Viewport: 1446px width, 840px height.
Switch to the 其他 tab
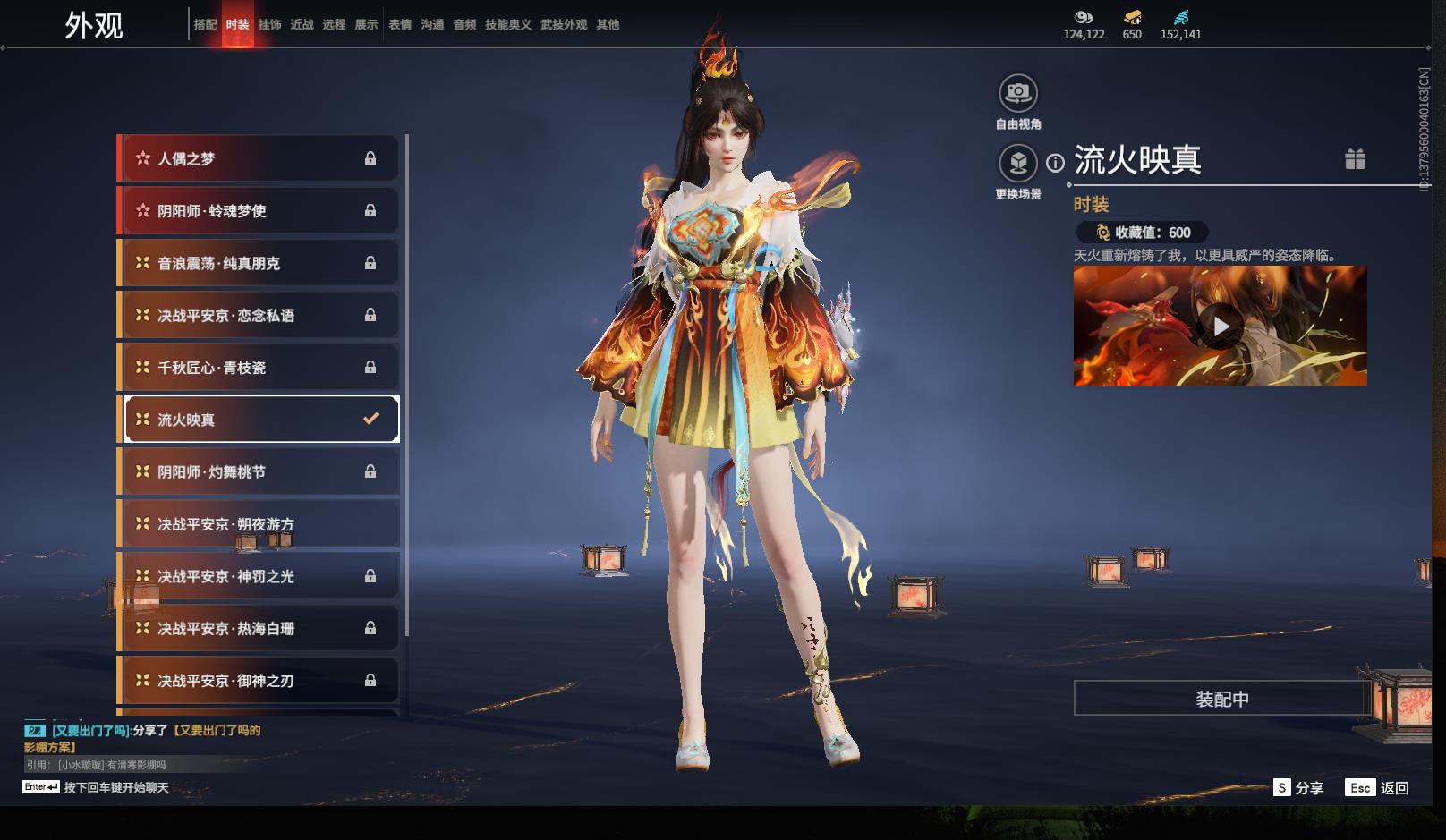608,24
